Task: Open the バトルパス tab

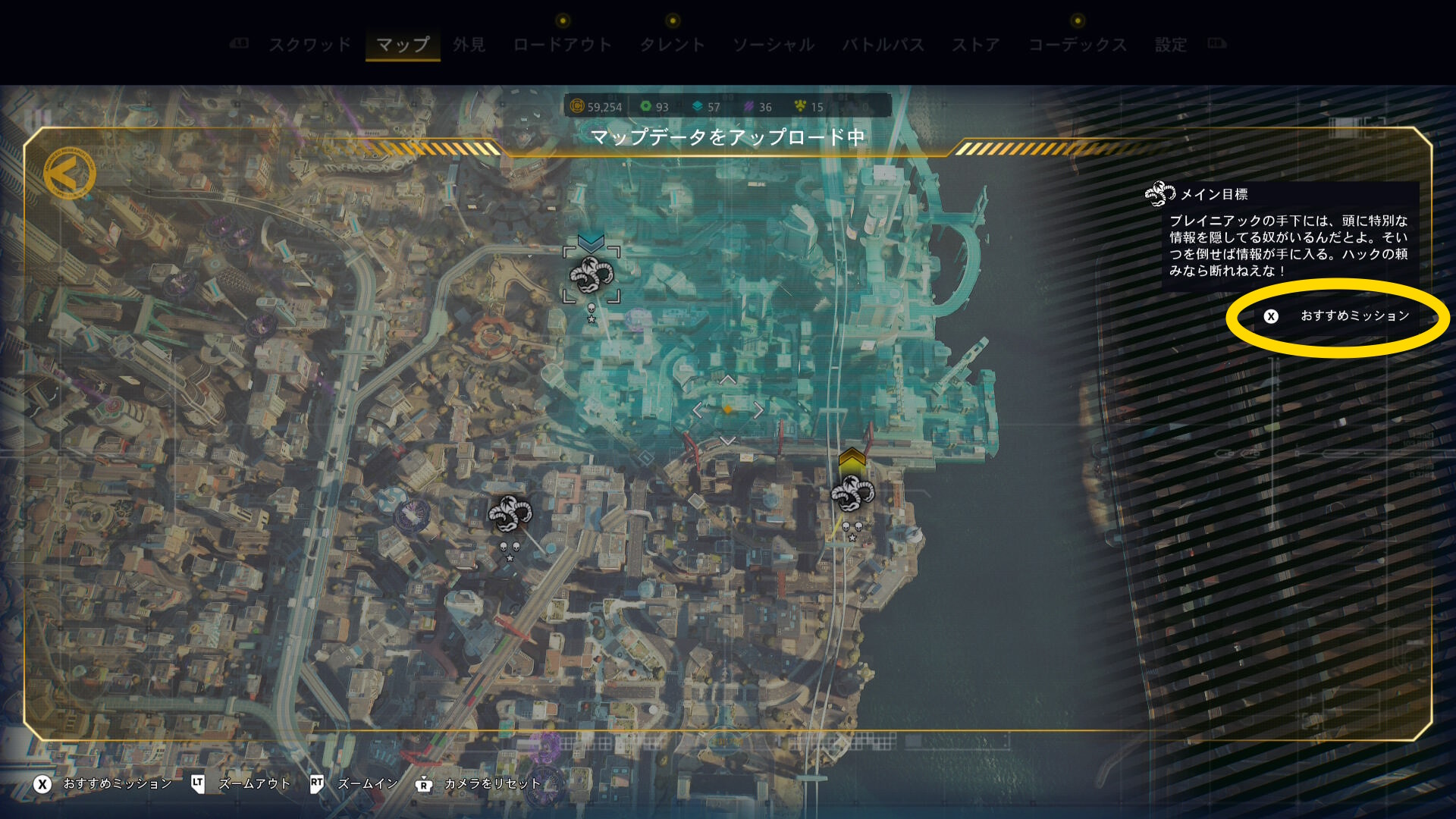Action: 883,45
